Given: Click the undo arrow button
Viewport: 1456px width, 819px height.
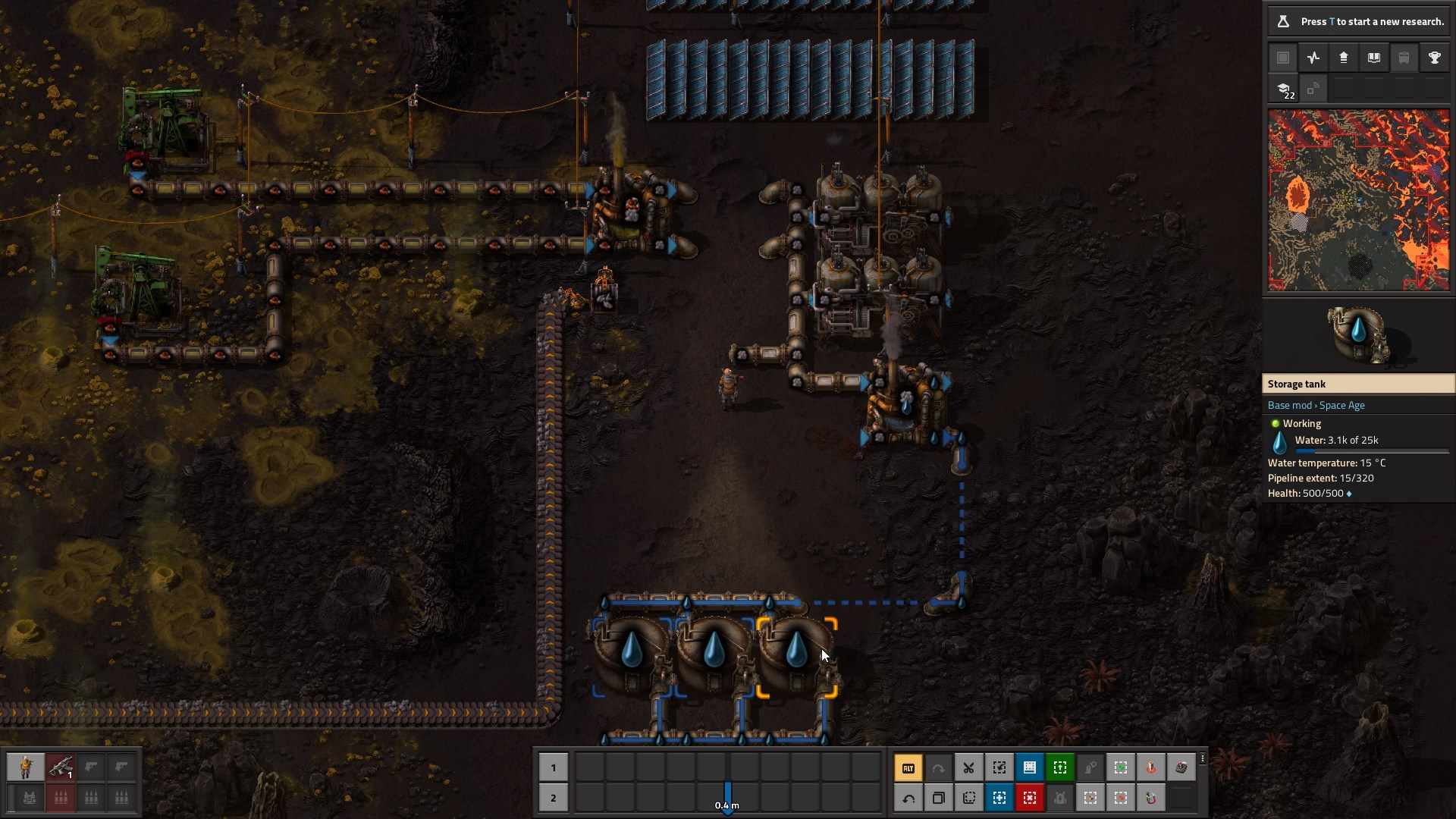Looking at the screenshot, I should (908, 799).
